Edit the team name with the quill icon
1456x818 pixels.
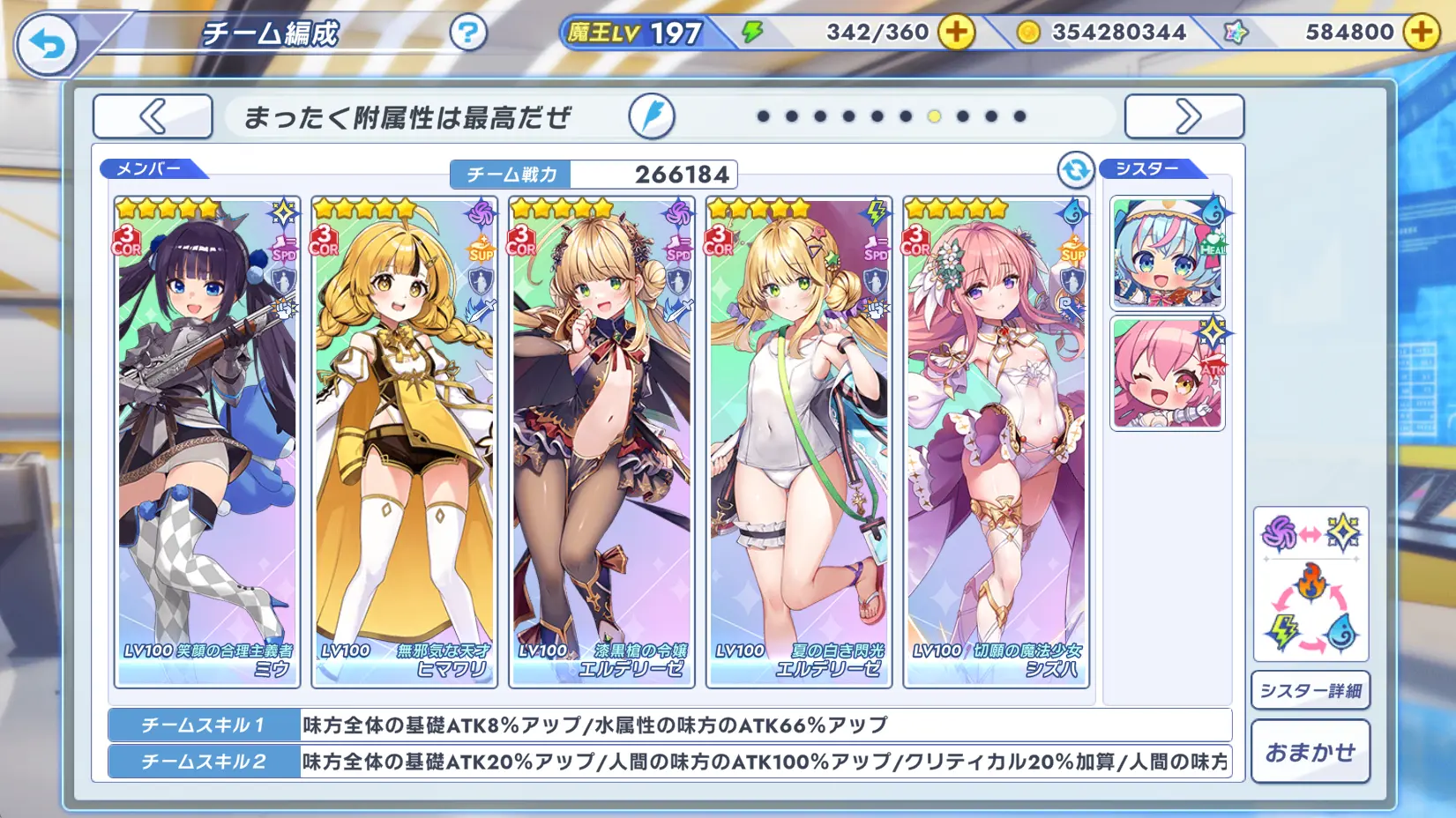[x=652, y=116]
